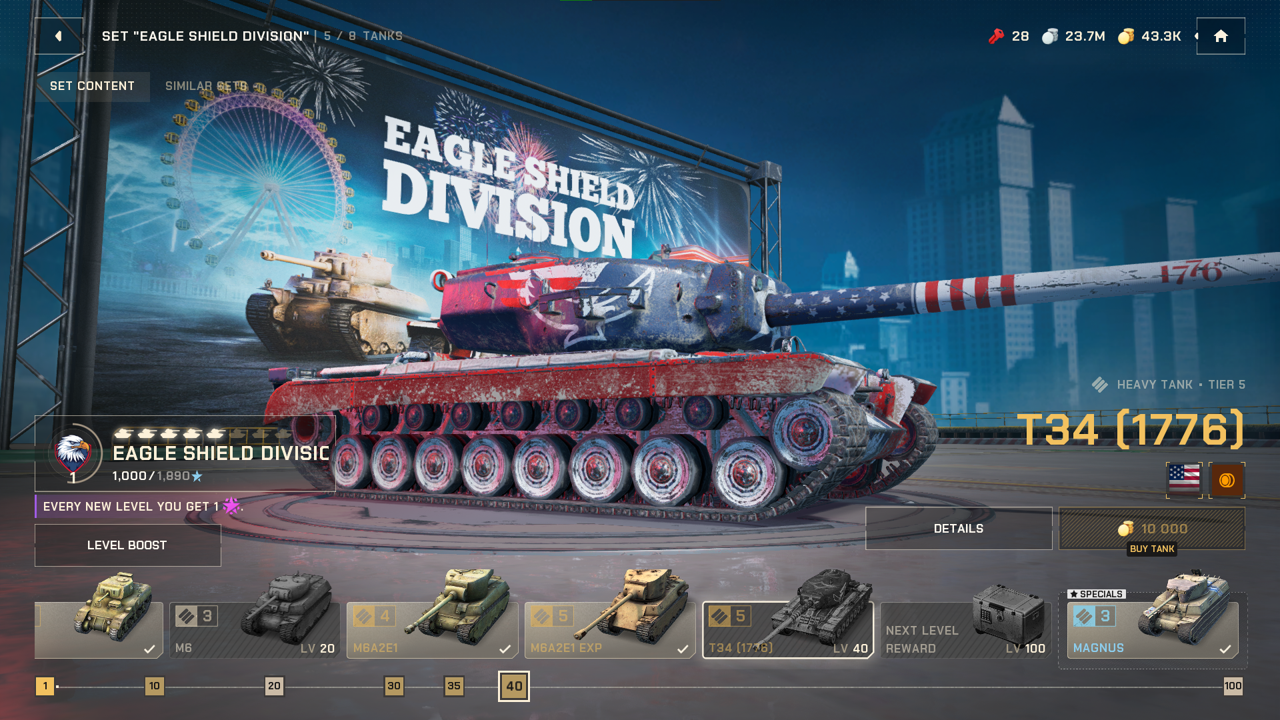Click the gold 43.3K currency icon

[1124, 36]
